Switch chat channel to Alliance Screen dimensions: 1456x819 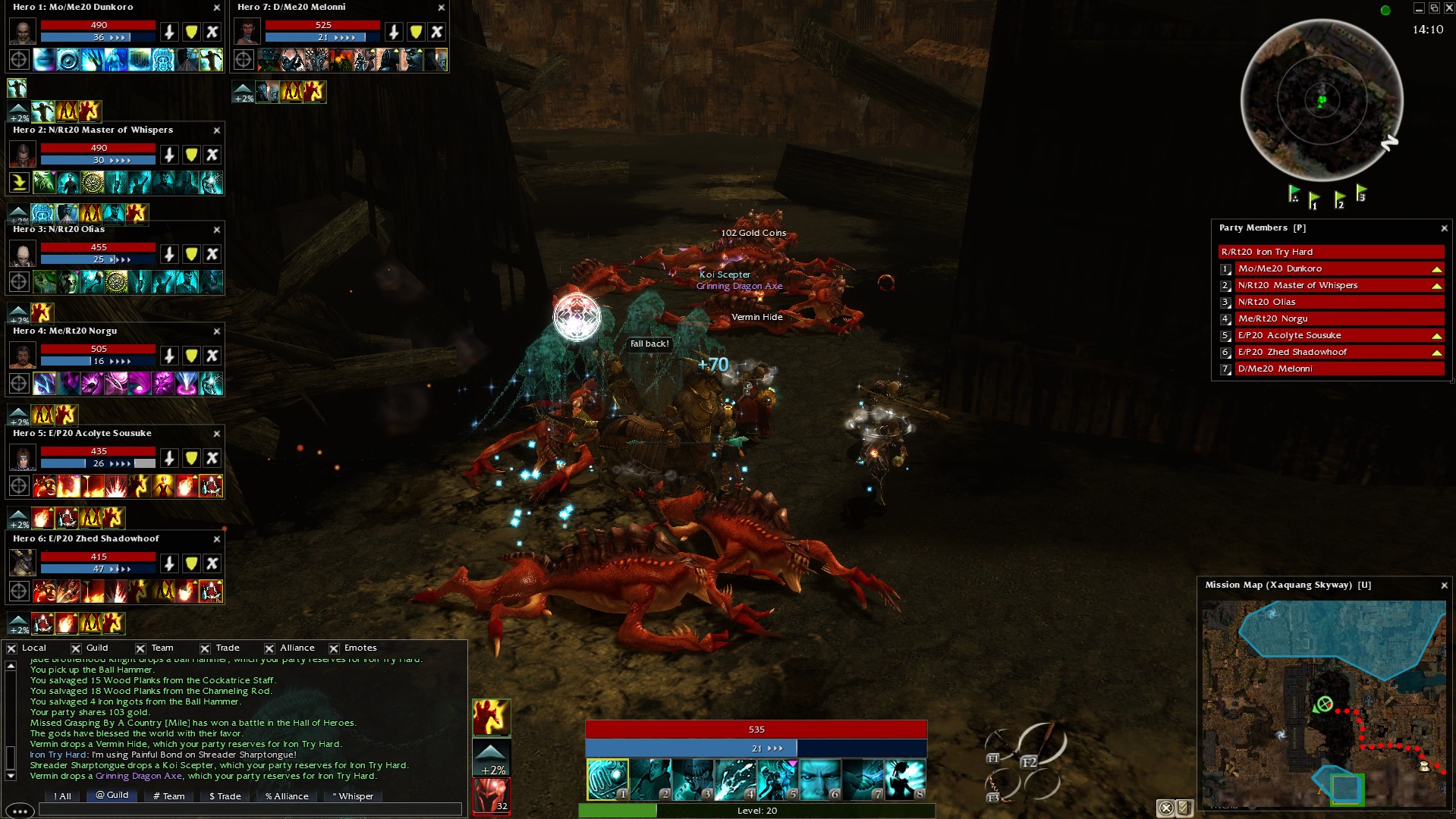click(x=287, y=796)
